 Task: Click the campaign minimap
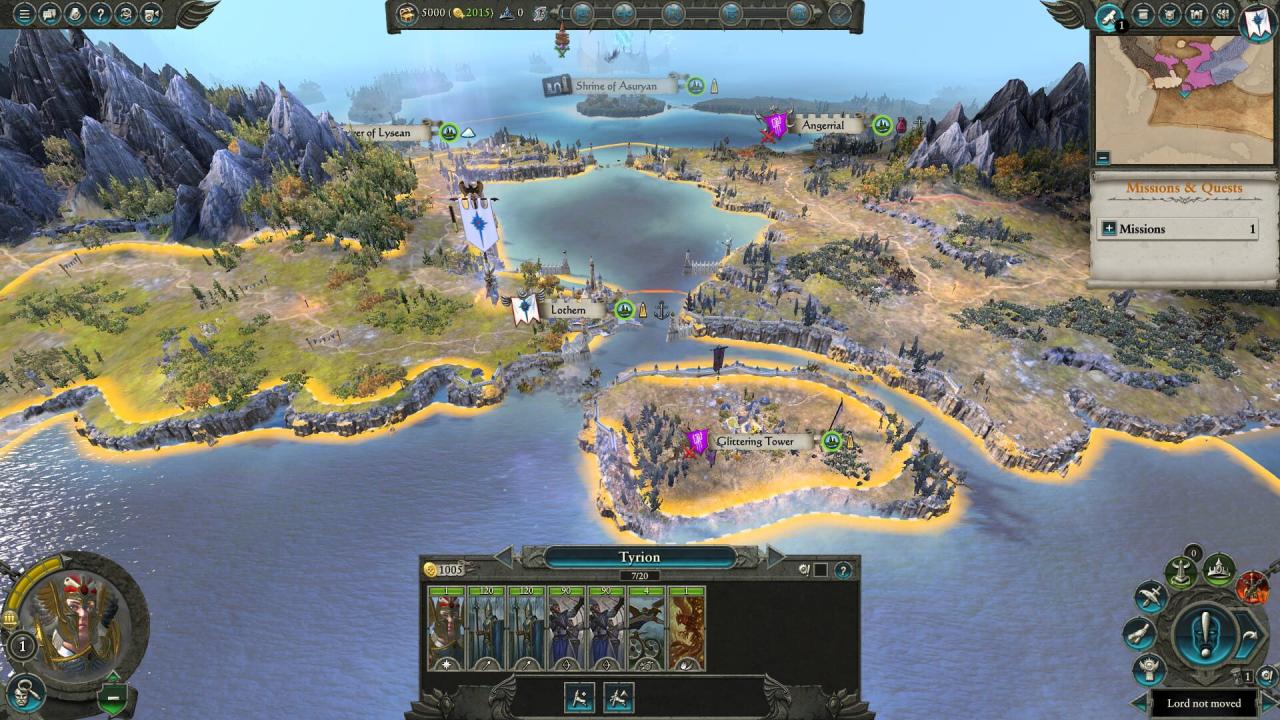1183,98
